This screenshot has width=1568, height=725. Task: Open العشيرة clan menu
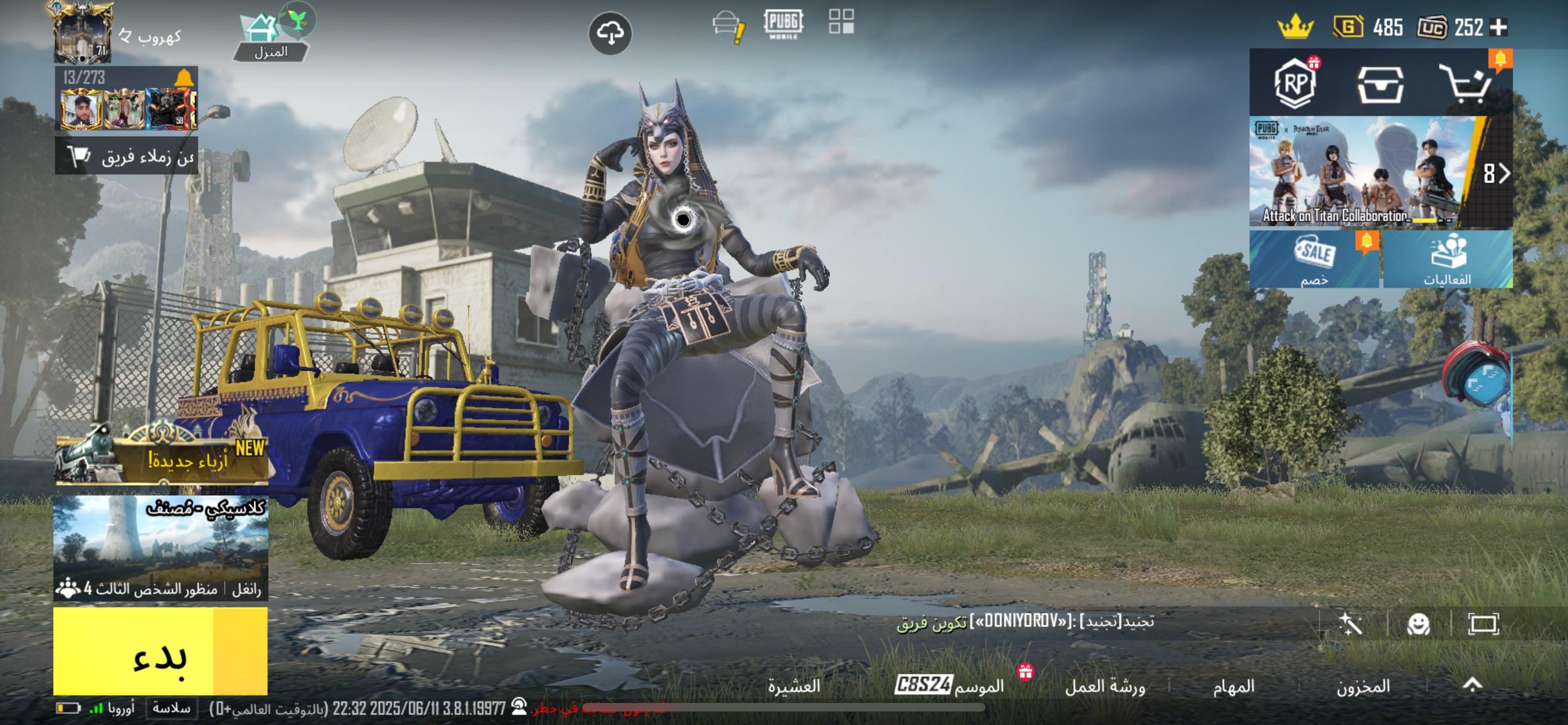pos(794,687)
